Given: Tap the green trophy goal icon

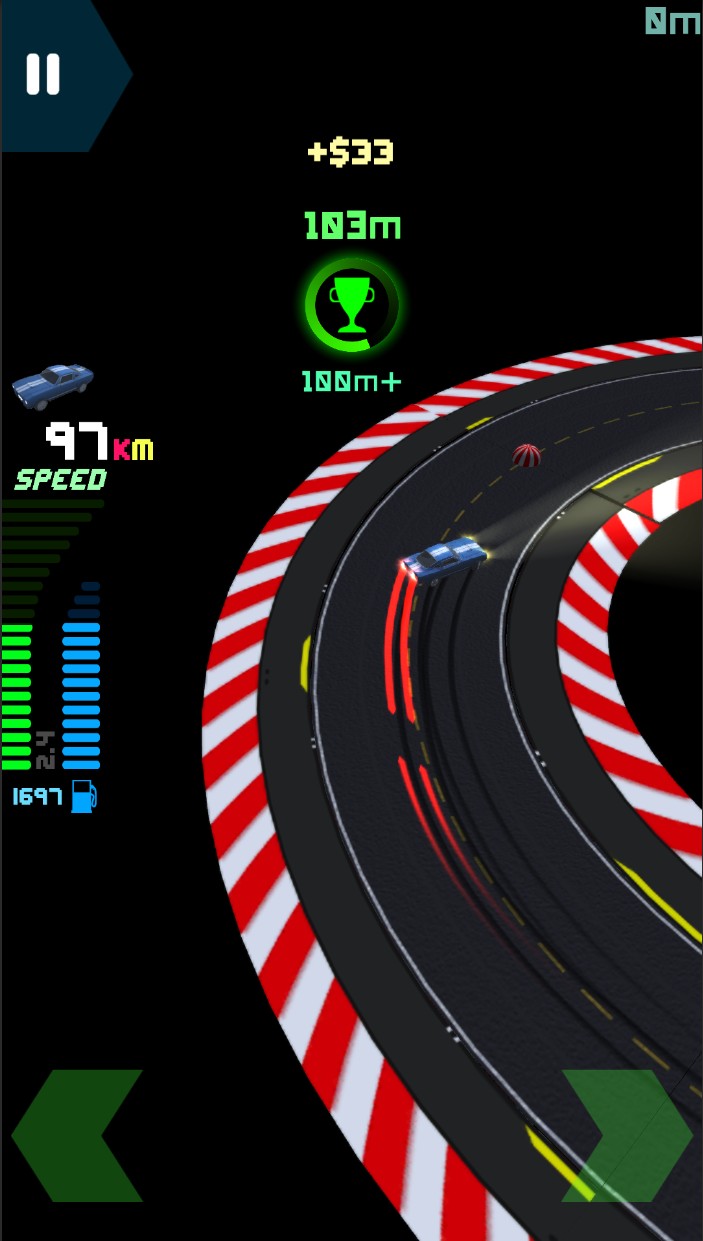Looking at the screenshot, I should click(x=352, y=305).
